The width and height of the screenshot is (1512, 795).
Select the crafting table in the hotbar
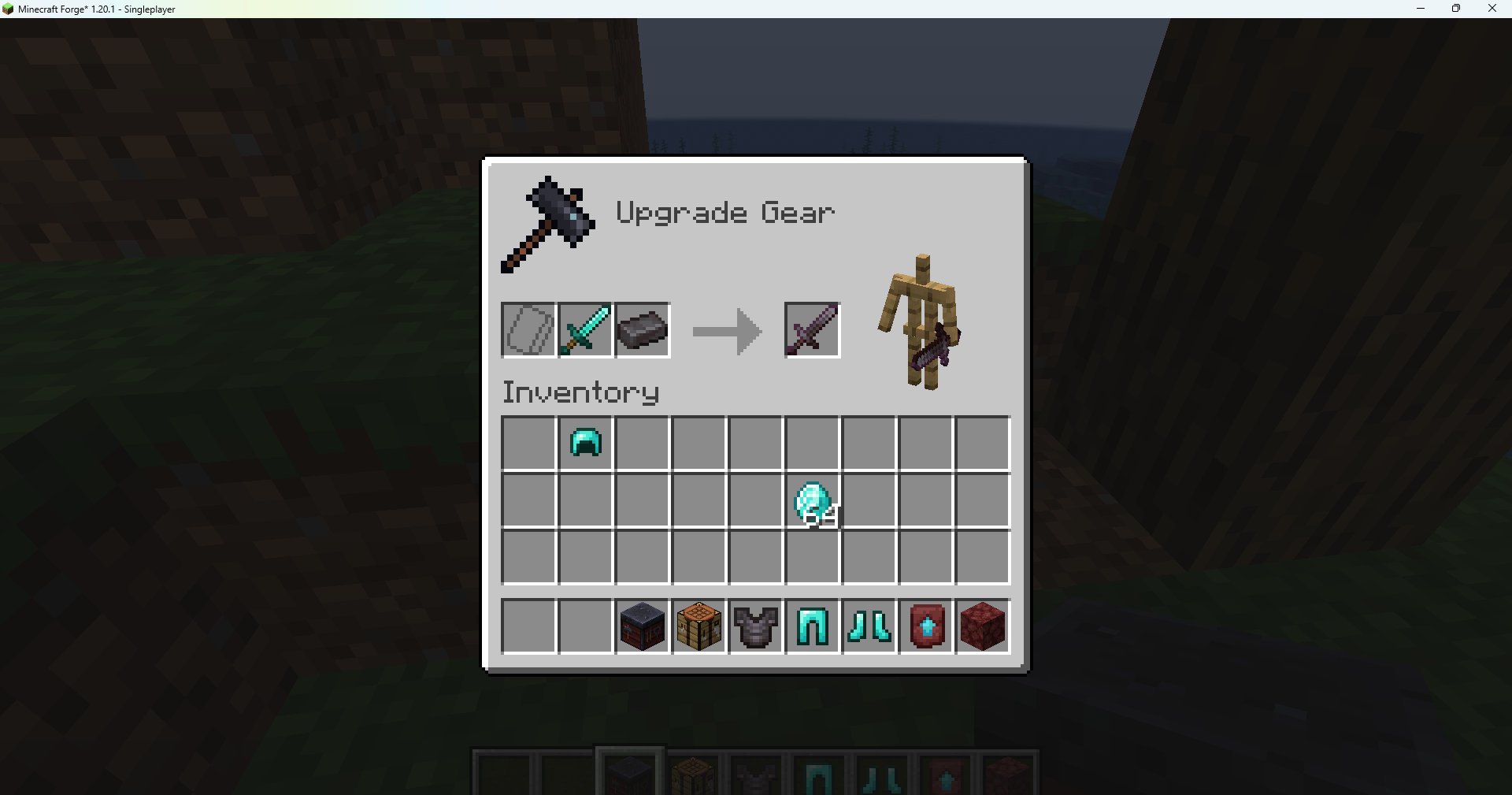point(699,626)
